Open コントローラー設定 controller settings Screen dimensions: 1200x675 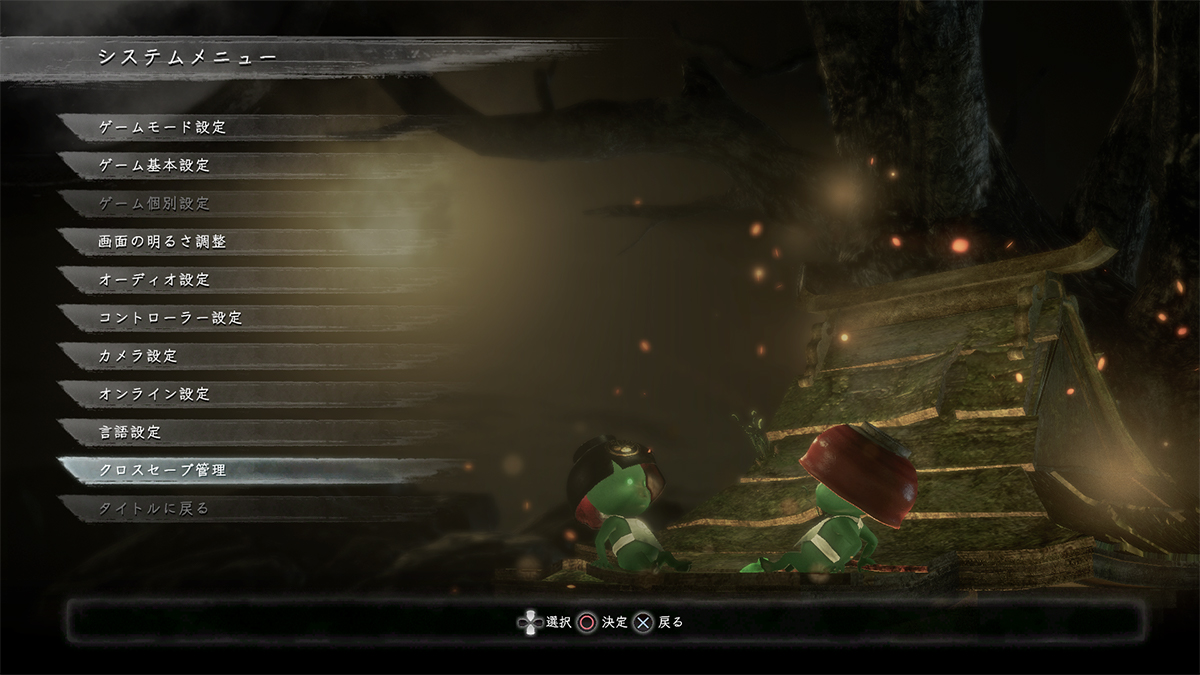tap(171, 318)
